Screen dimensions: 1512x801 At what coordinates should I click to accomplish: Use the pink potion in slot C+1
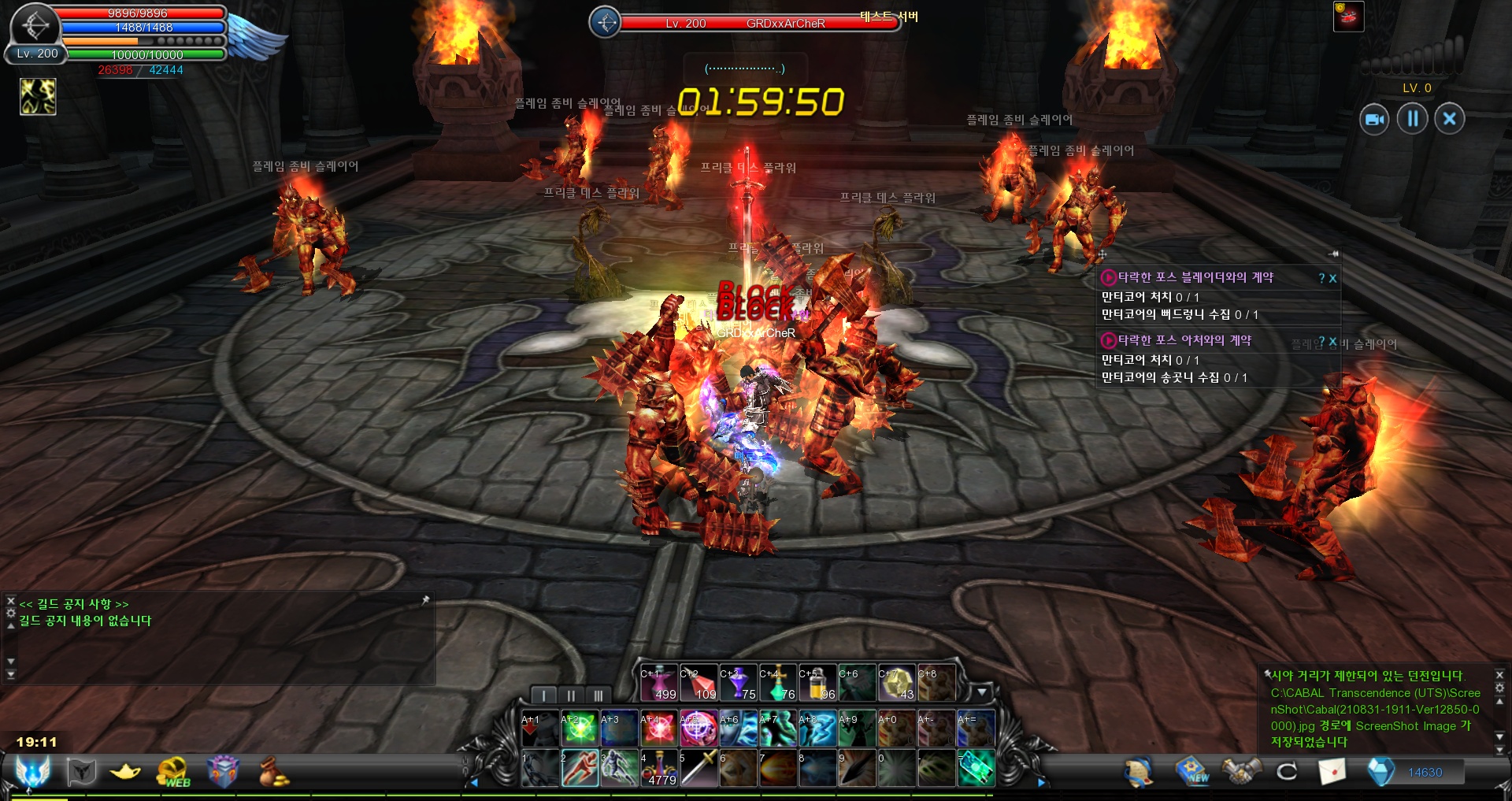pyautogui.click(x=658, y=684)
